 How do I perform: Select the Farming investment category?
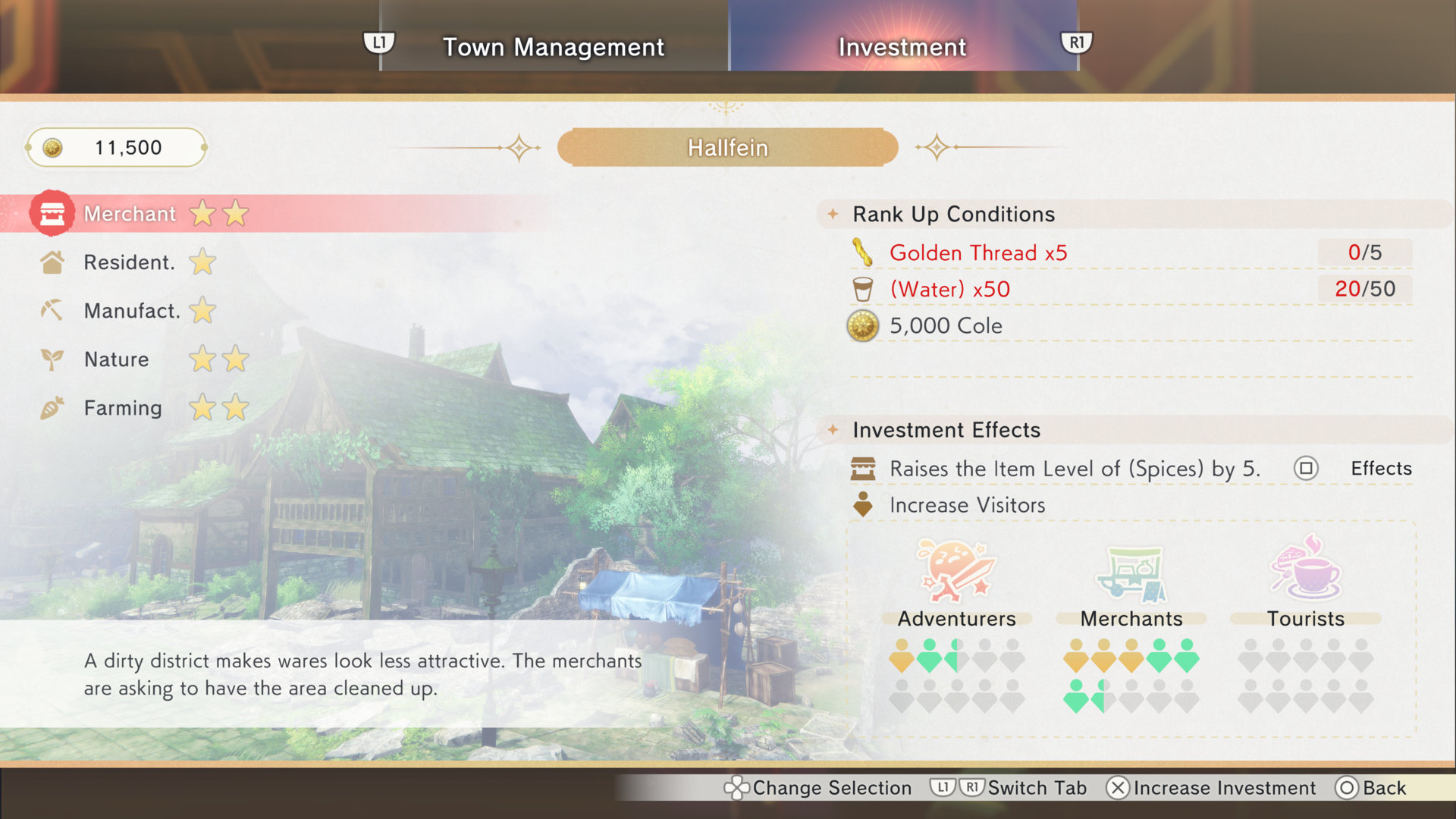tap(123, 408)
